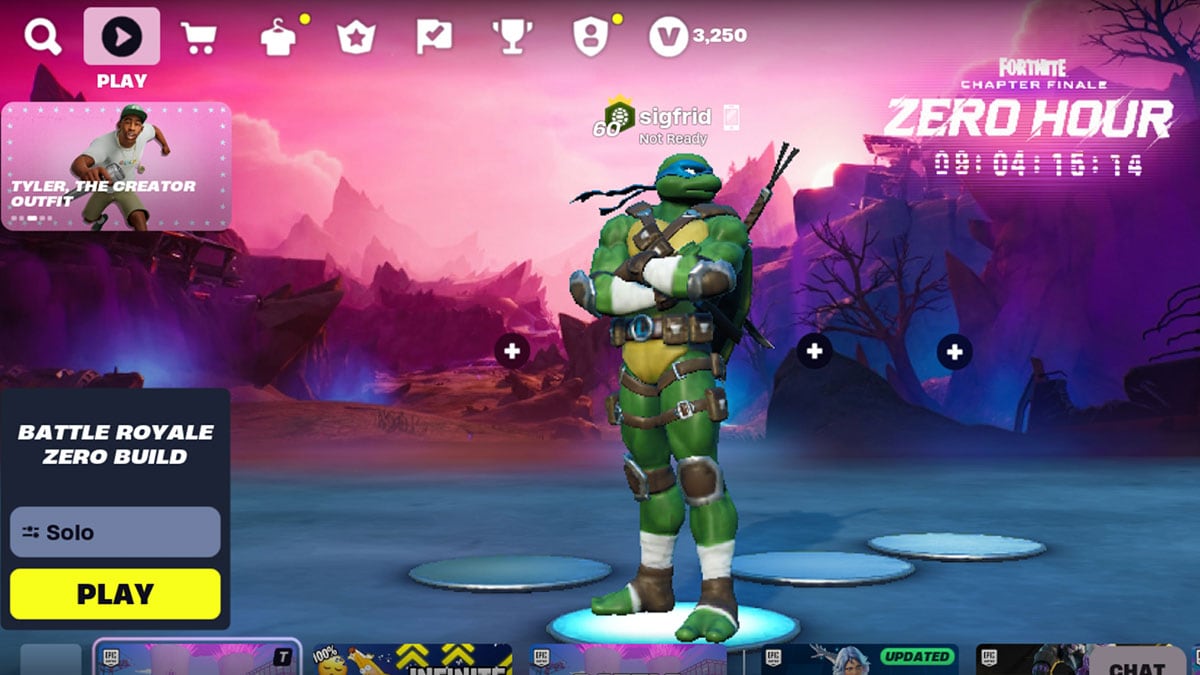Open the Quests flag-with-checkmark icon
The width and height of the screenshot is (1200, 675).
click(434, 38)
